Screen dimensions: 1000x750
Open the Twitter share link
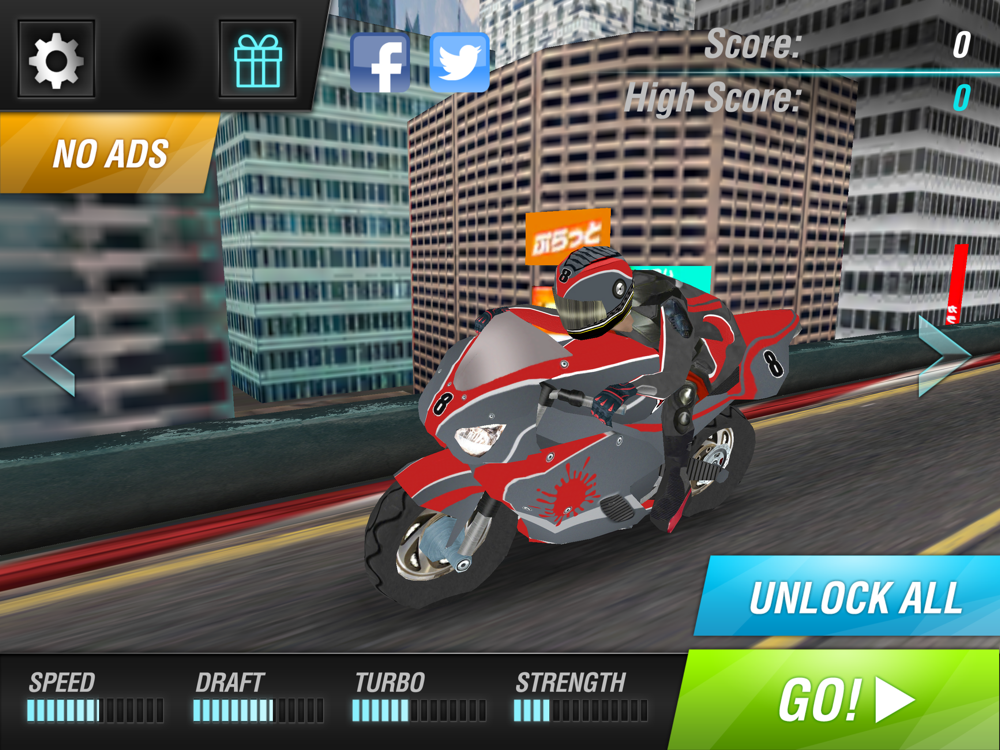[459, 63]
